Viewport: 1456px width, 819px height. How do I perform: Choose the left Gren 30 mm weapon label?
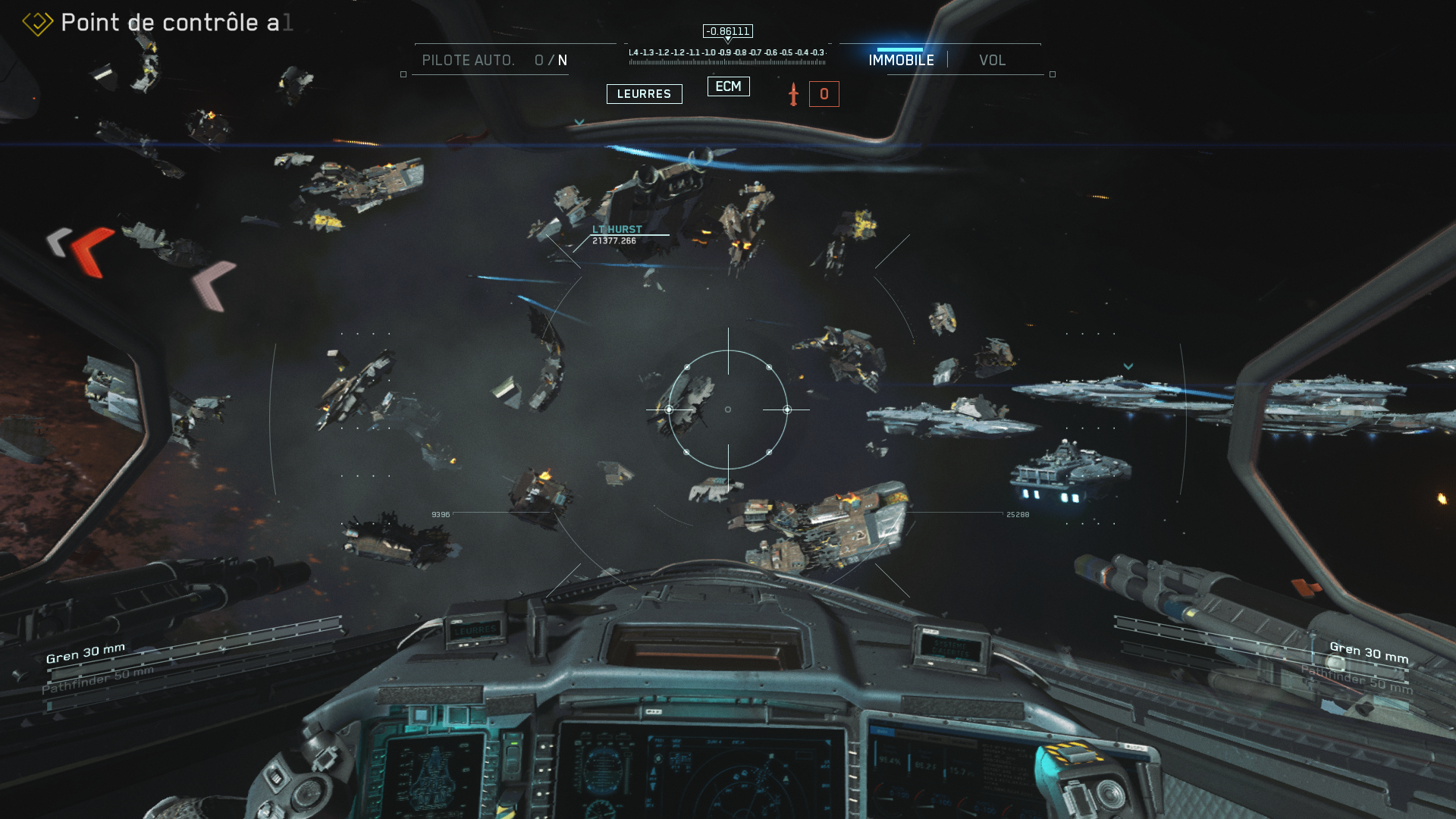(86, 653)
